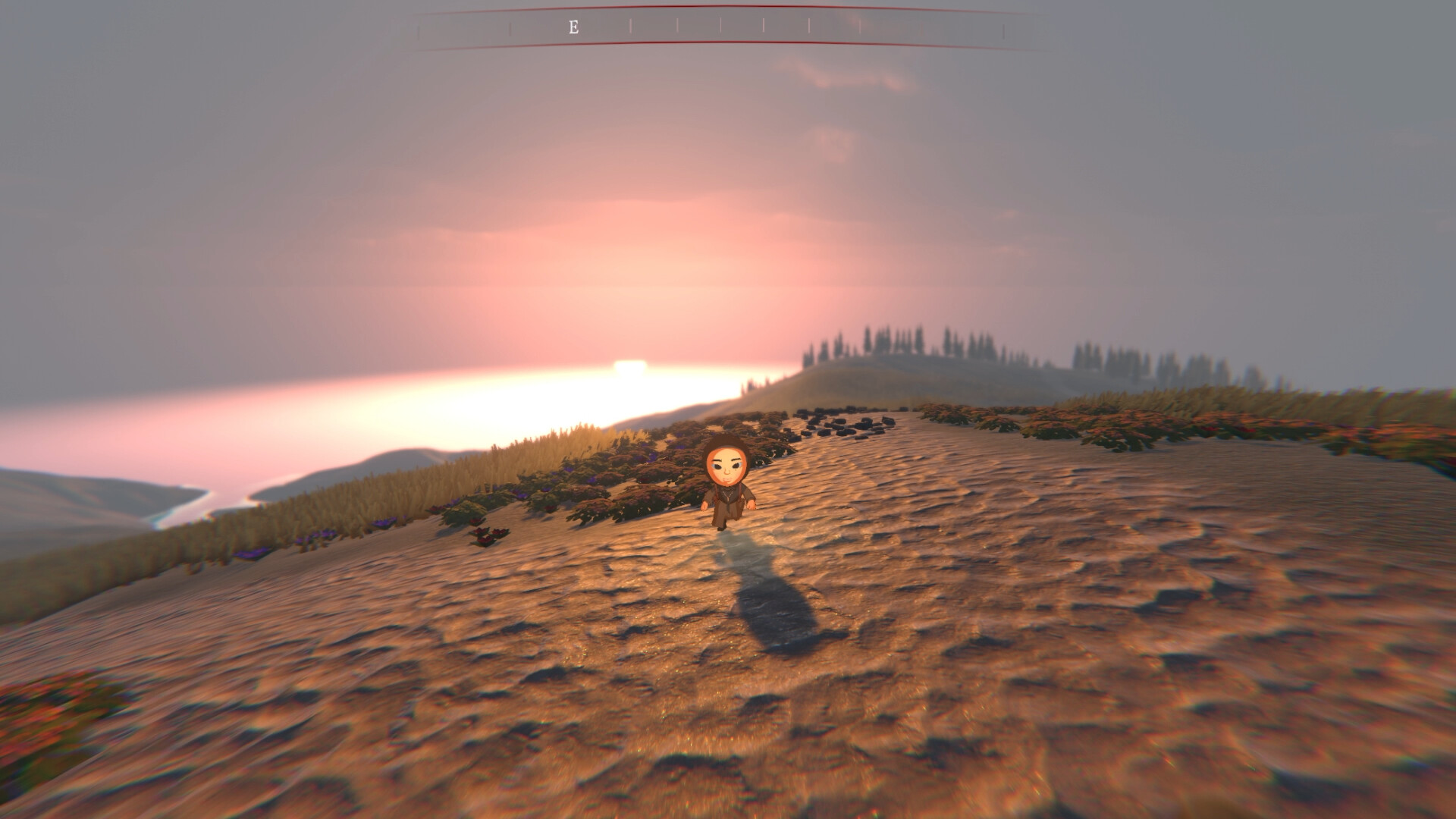Click the center tick of the compass
Image resolution: width=1456 pixels, height=819 pixels.
tap(720, 27)
